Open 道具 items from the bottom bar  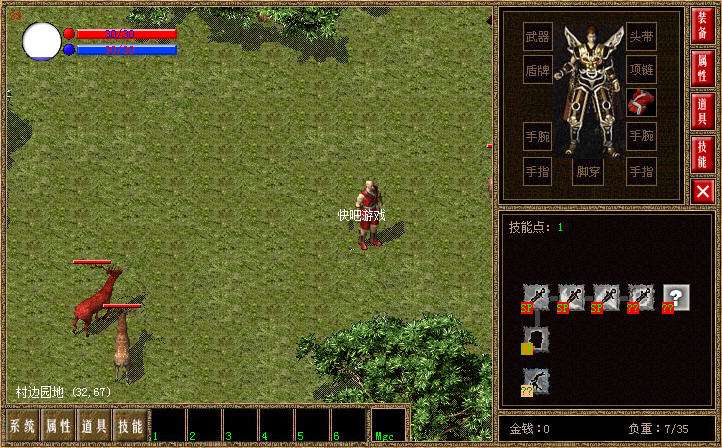95,425
